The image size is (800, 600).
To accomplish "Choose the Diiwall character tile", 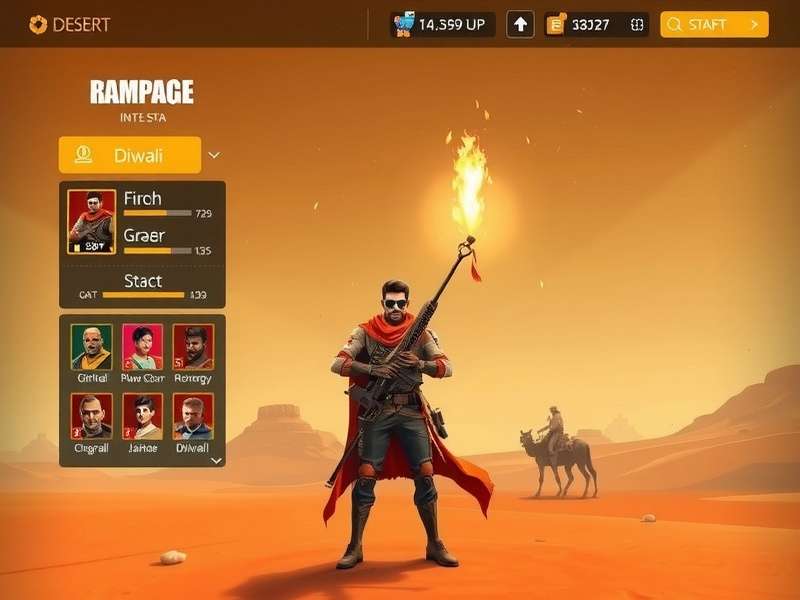I will tap(193, 415).
